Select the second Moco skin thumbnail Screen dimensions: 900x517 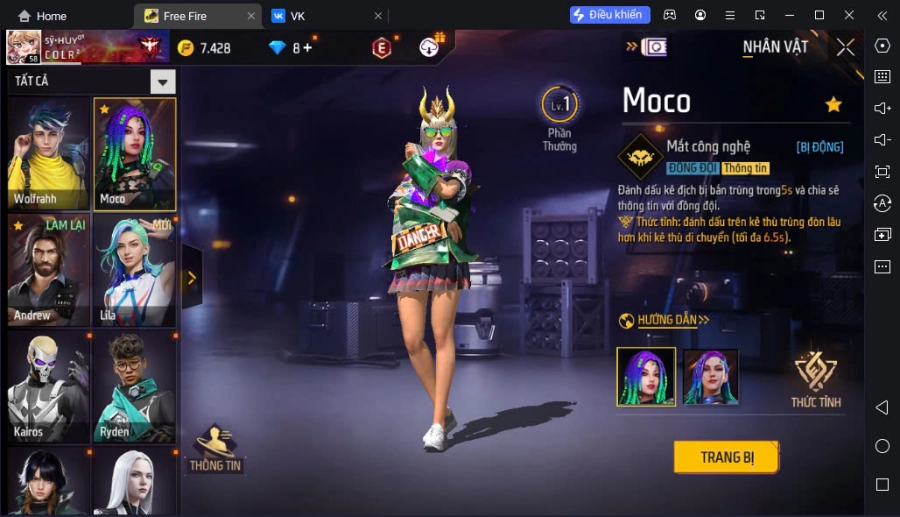point(710,377)
